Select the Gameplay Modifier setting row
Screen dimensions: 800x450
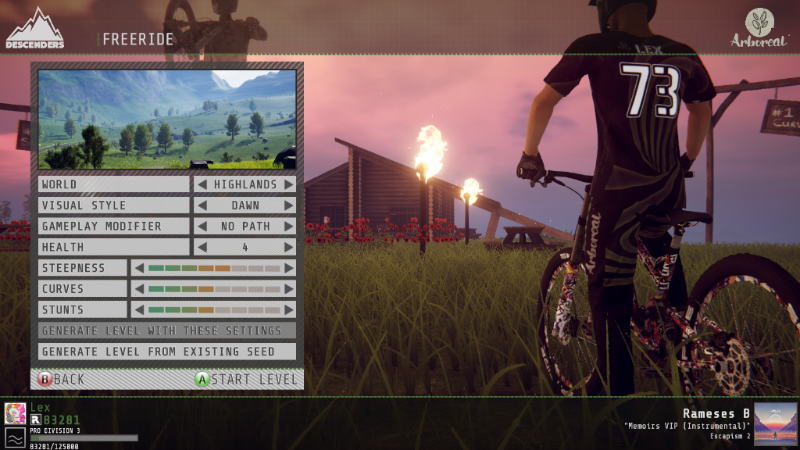coord(113,226)
